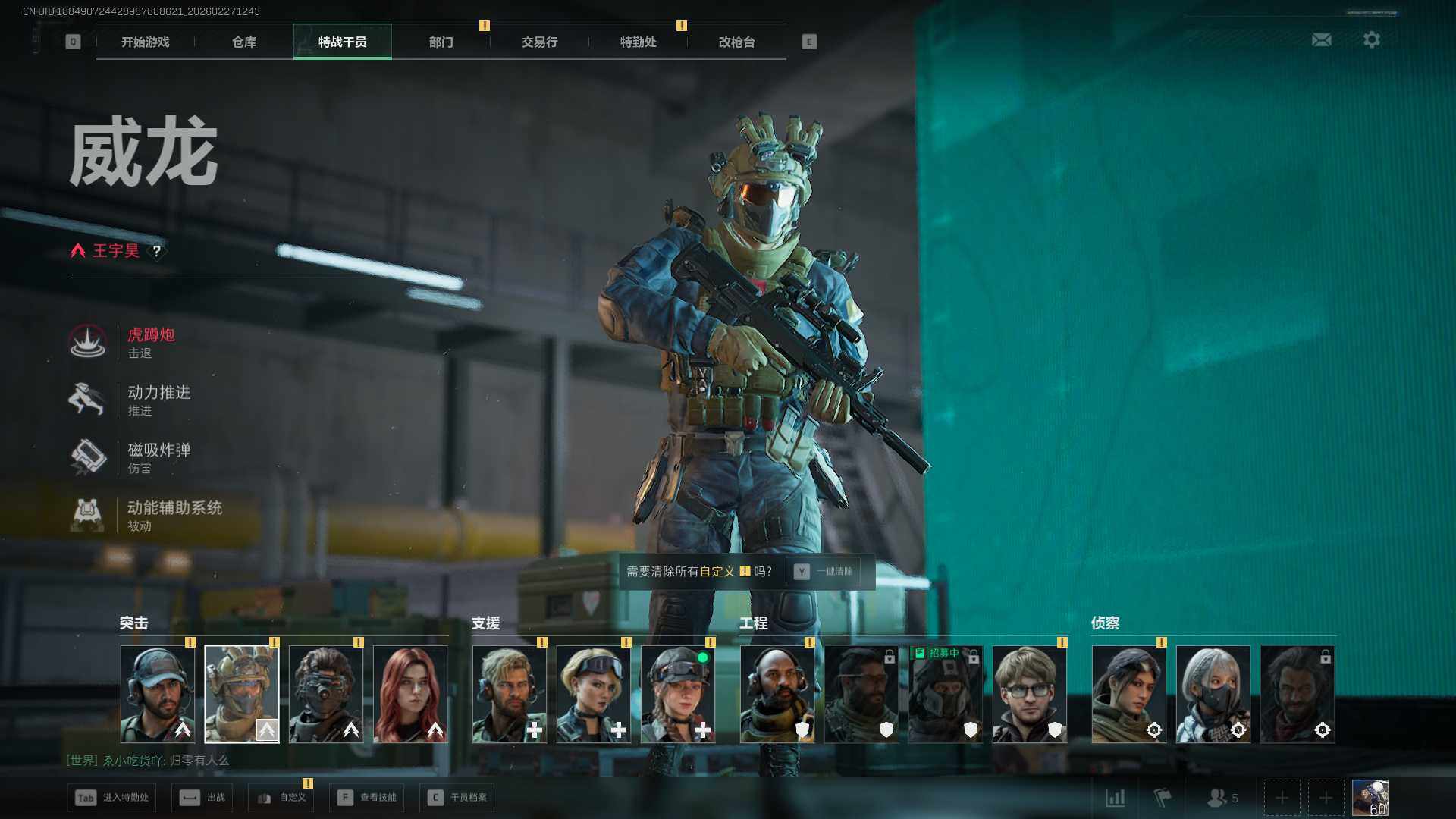
Task: Choose the red-haired assault operator portrait
Action: [410, 694]
